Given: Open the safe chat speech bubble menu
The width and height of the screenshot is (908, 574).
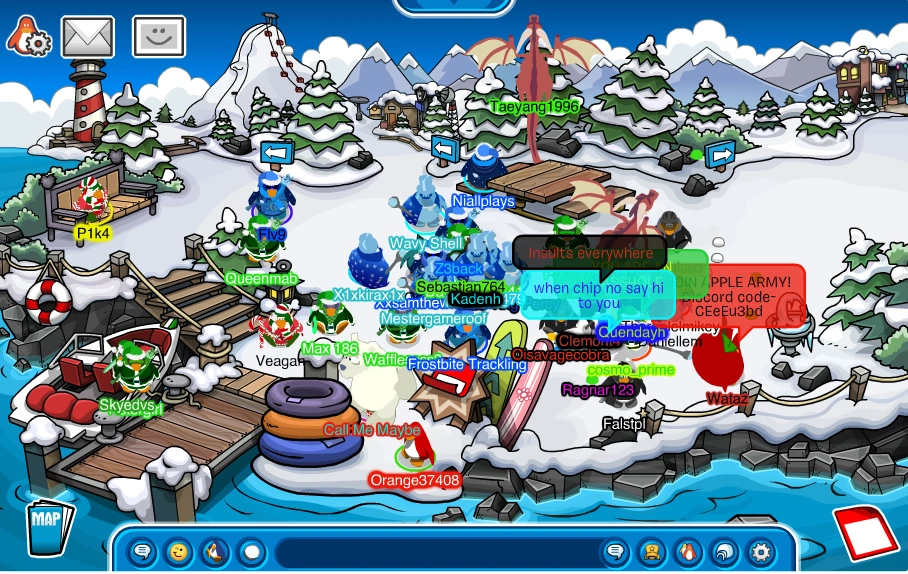Looking at the screenshot, I should 143,551.
